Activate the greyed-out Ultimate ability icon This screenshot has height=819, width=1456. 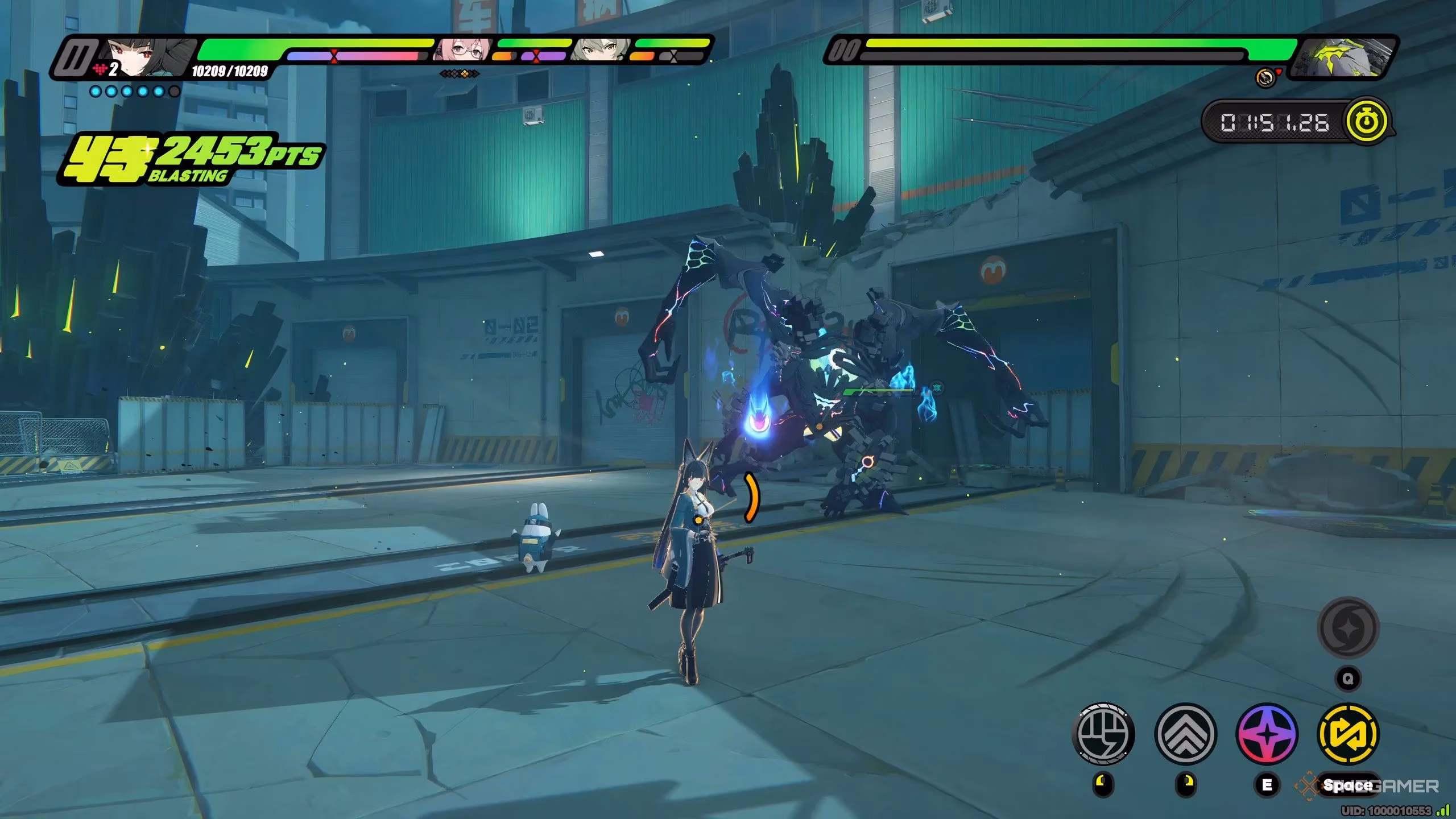[x=1347, y=627]
